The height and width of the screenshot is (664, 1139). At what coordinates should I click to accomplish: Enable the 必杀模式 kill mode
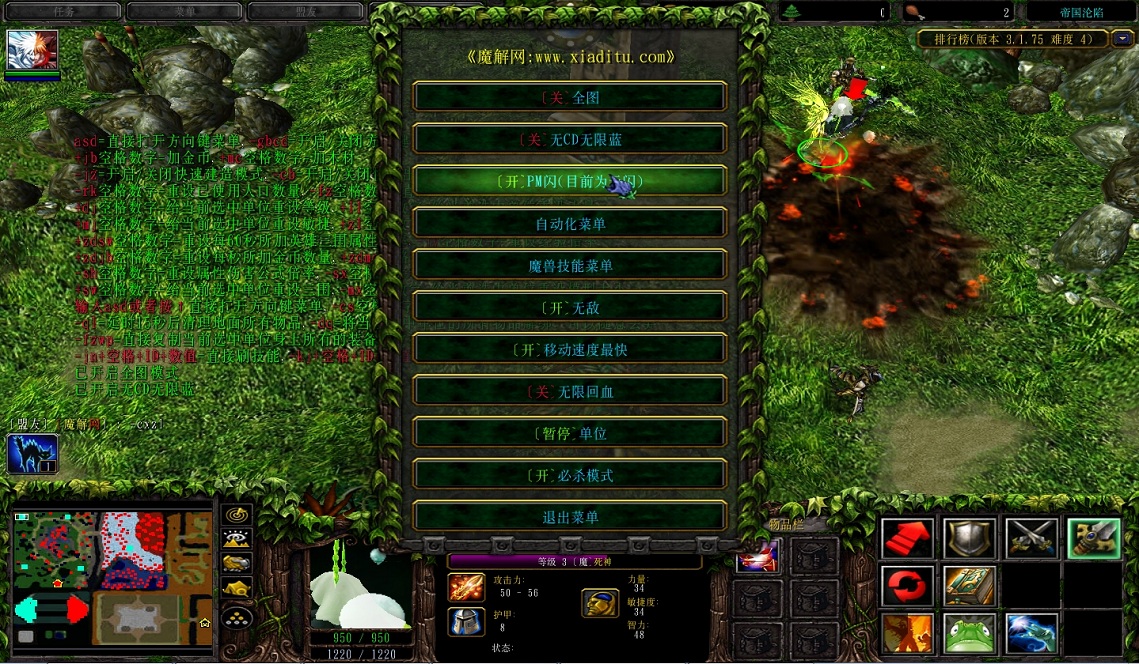570,475
